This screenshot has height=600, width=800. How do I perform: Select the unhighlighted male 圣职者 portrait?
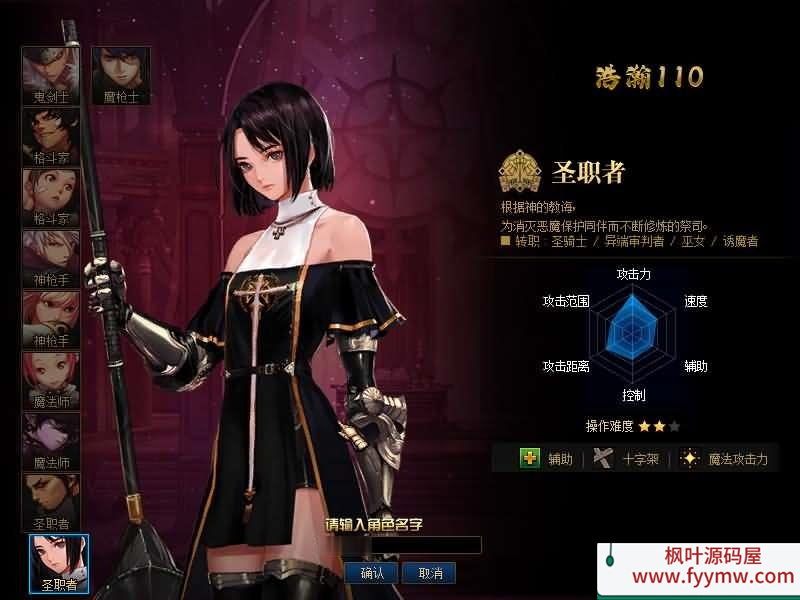(x=51, y=502)
